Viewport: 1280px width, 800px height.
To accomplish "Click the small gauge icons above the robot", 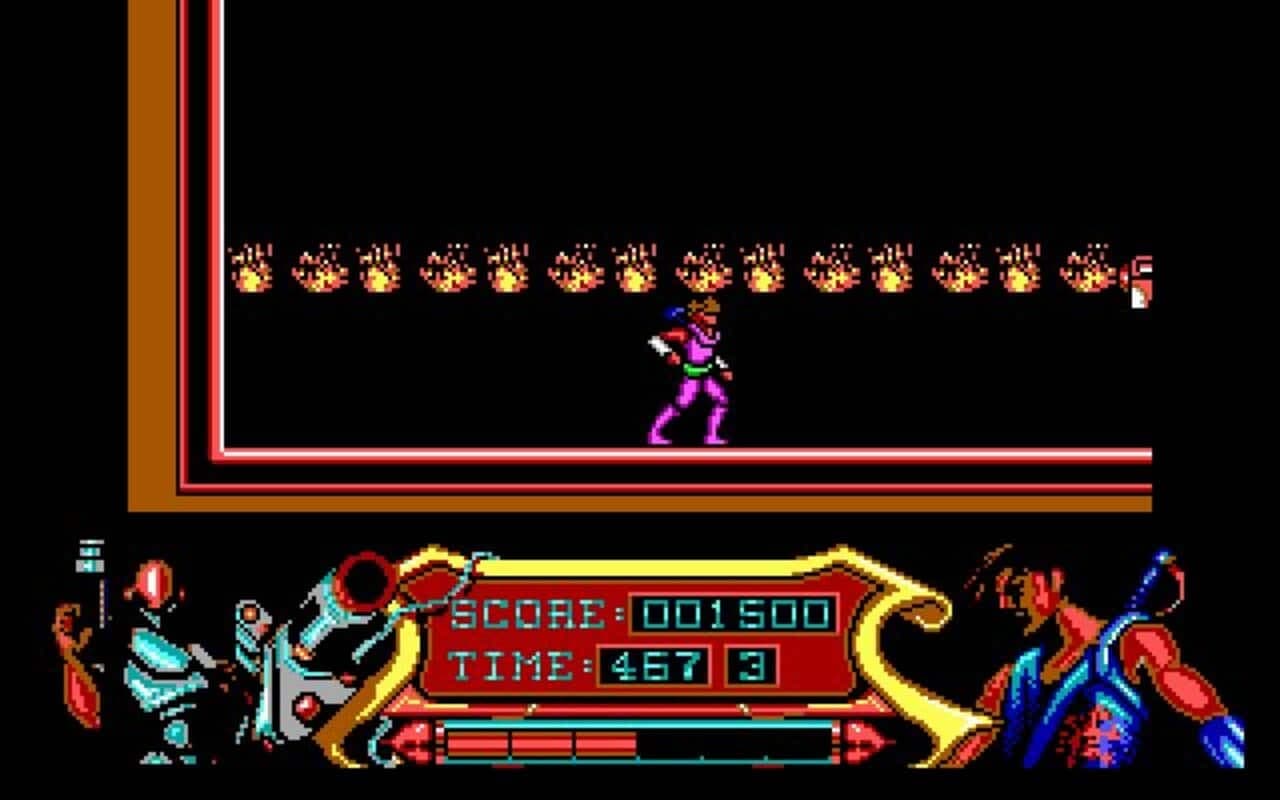I will click(x=90, y=555).
